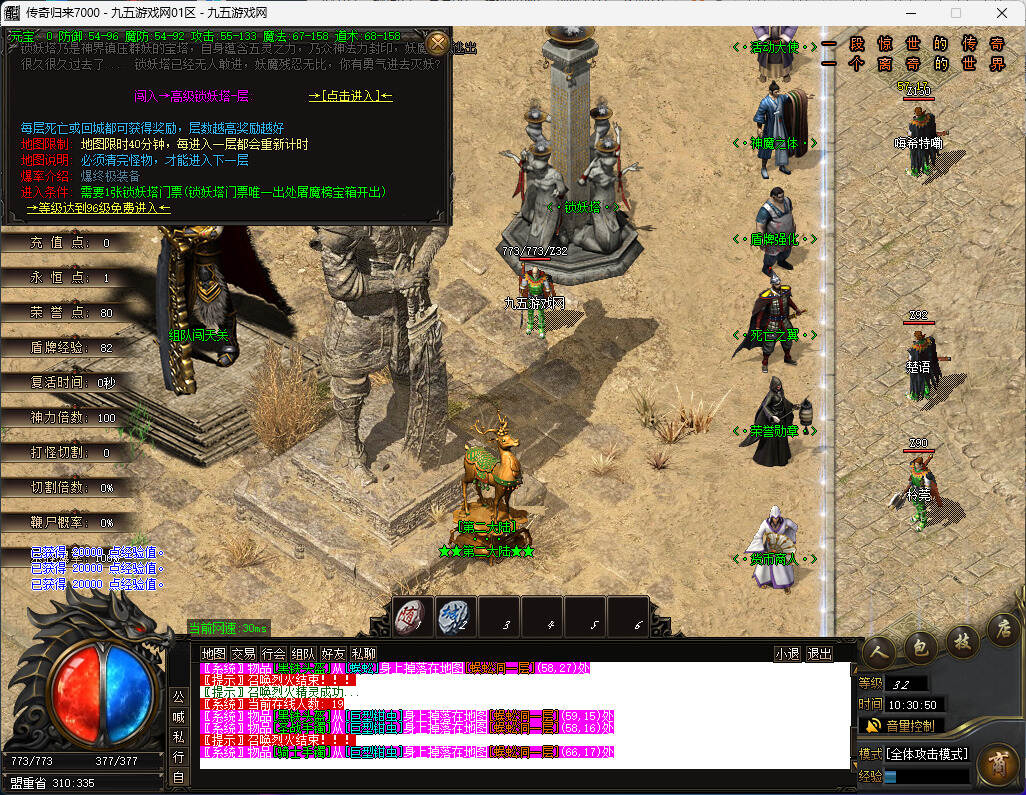Choose the 等级达到96级免费进入 link
Viewport: 1026px width, 795px height.
coord(99,208)
